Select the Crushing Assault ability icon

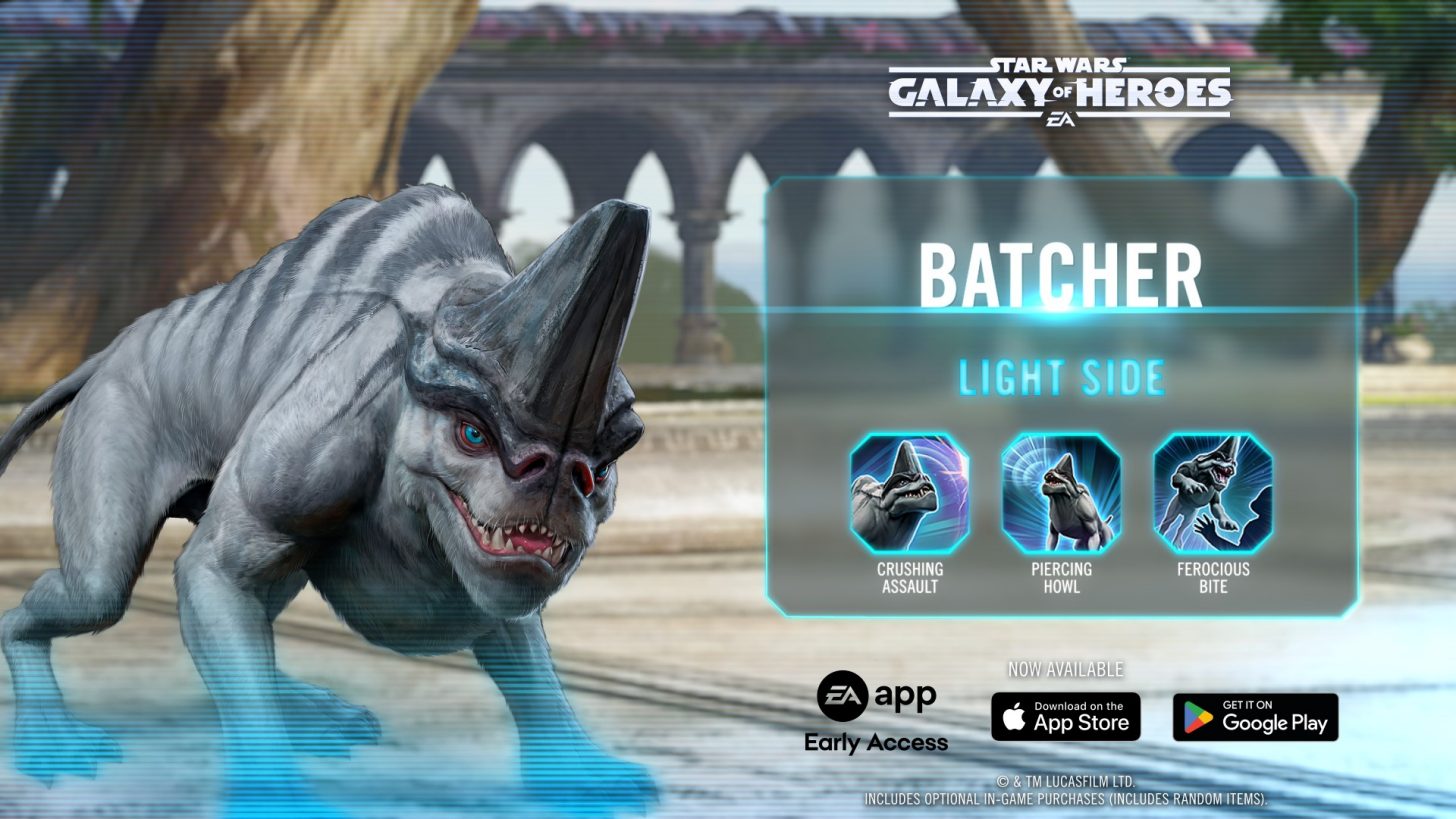click(x=909, y=493)
